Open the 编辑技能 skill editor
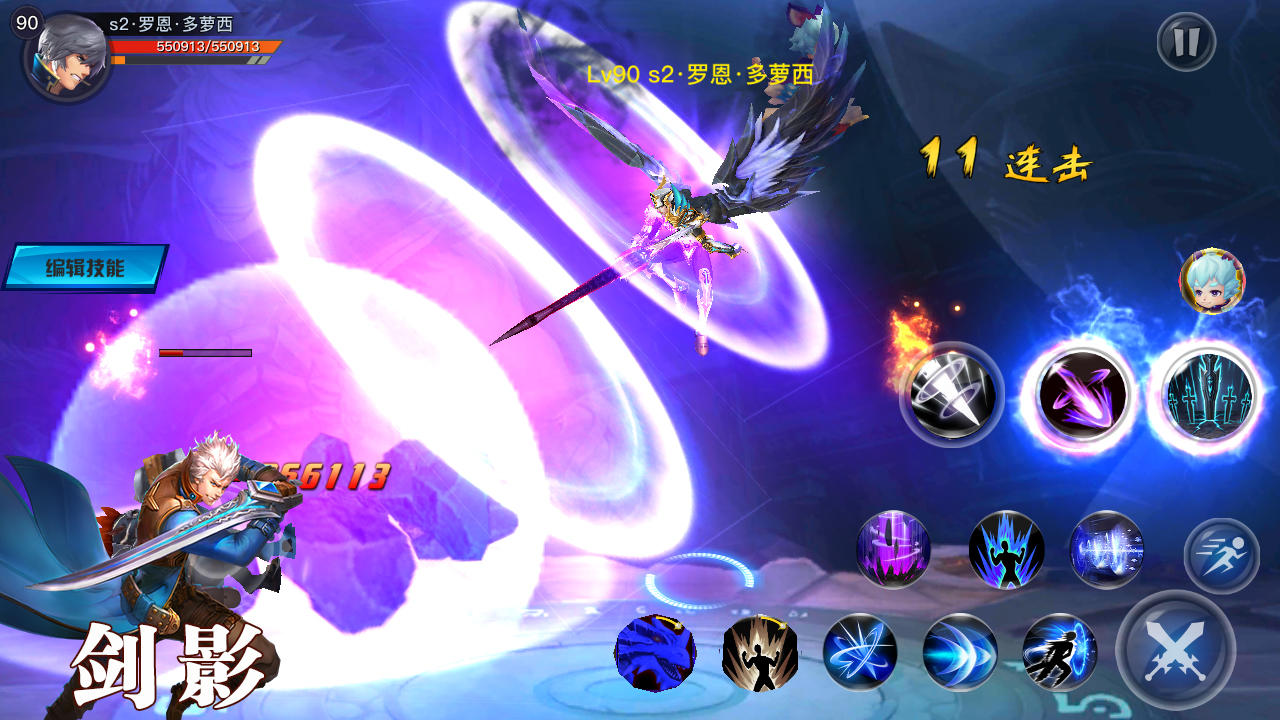This screenshot has height=720, width=1280. tap(85, 267)
